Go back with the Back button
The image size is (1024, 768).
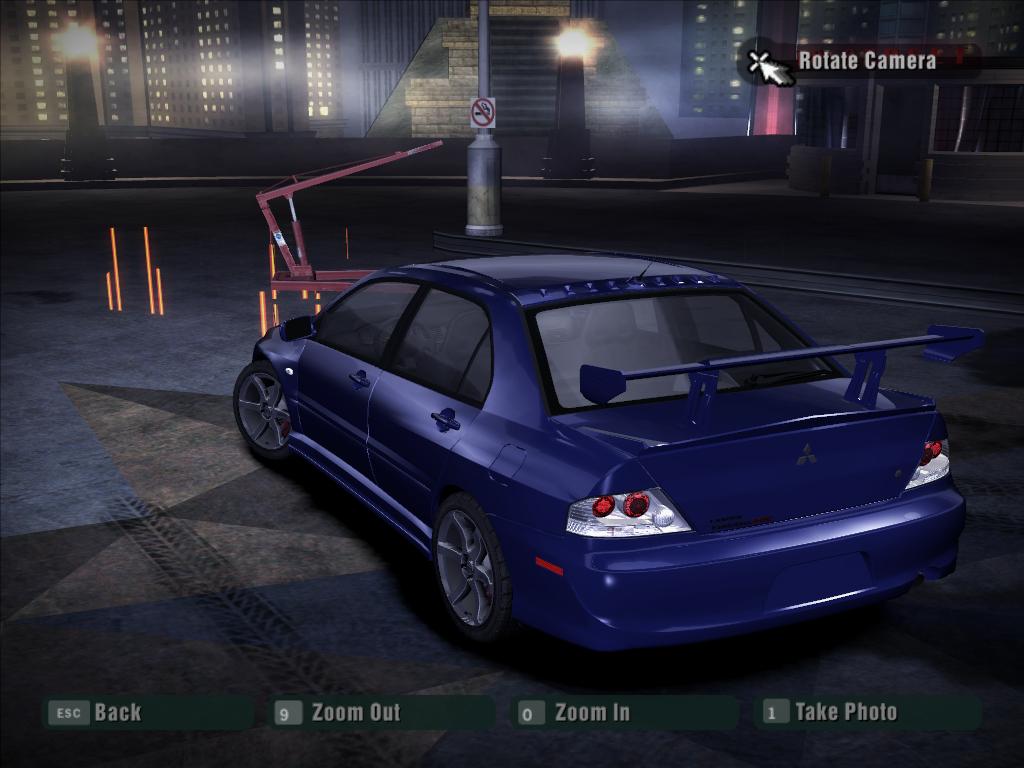(116, 713)
